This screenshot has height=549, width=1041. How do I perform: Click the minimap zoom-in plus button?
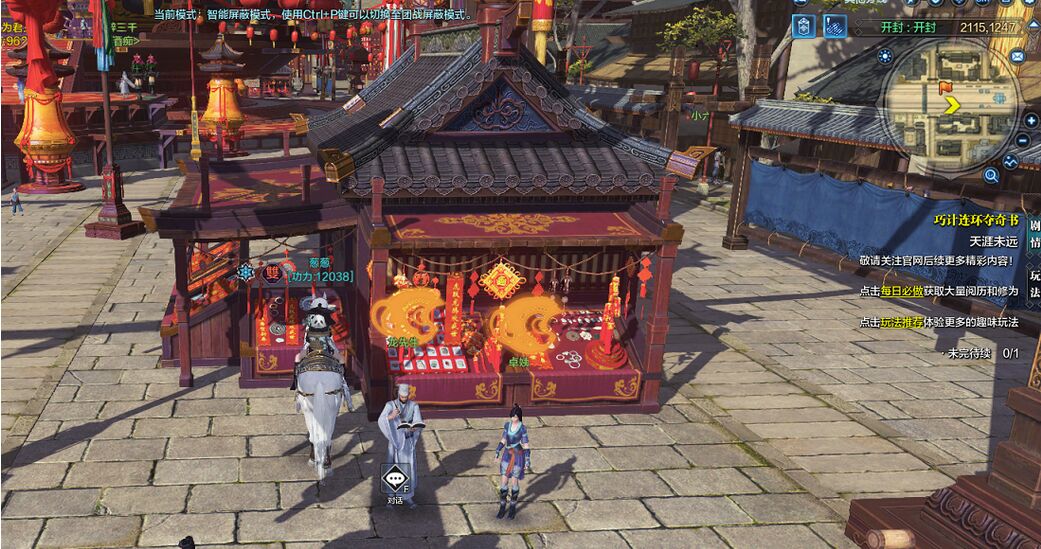(x=1031, y=121)
